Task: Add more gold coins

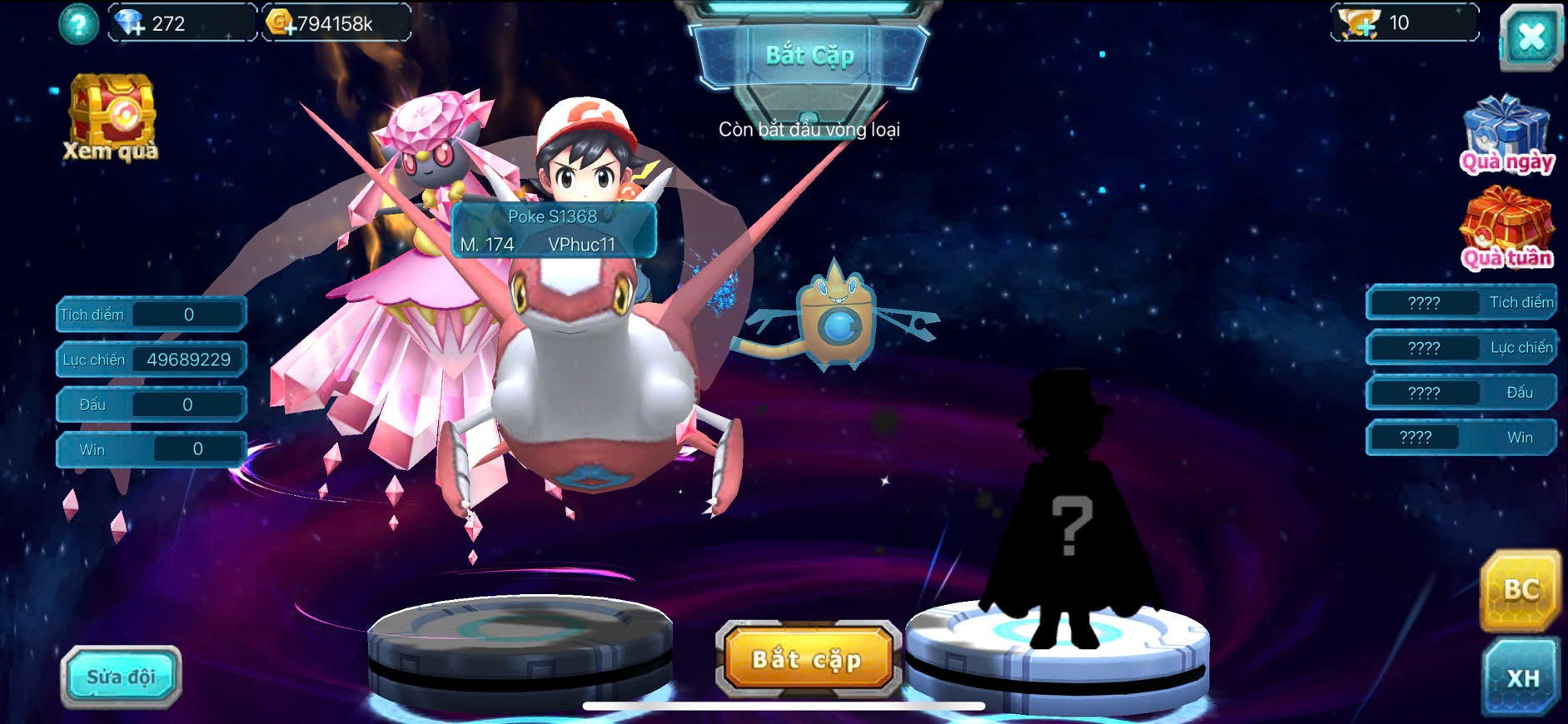Action: 281,23
